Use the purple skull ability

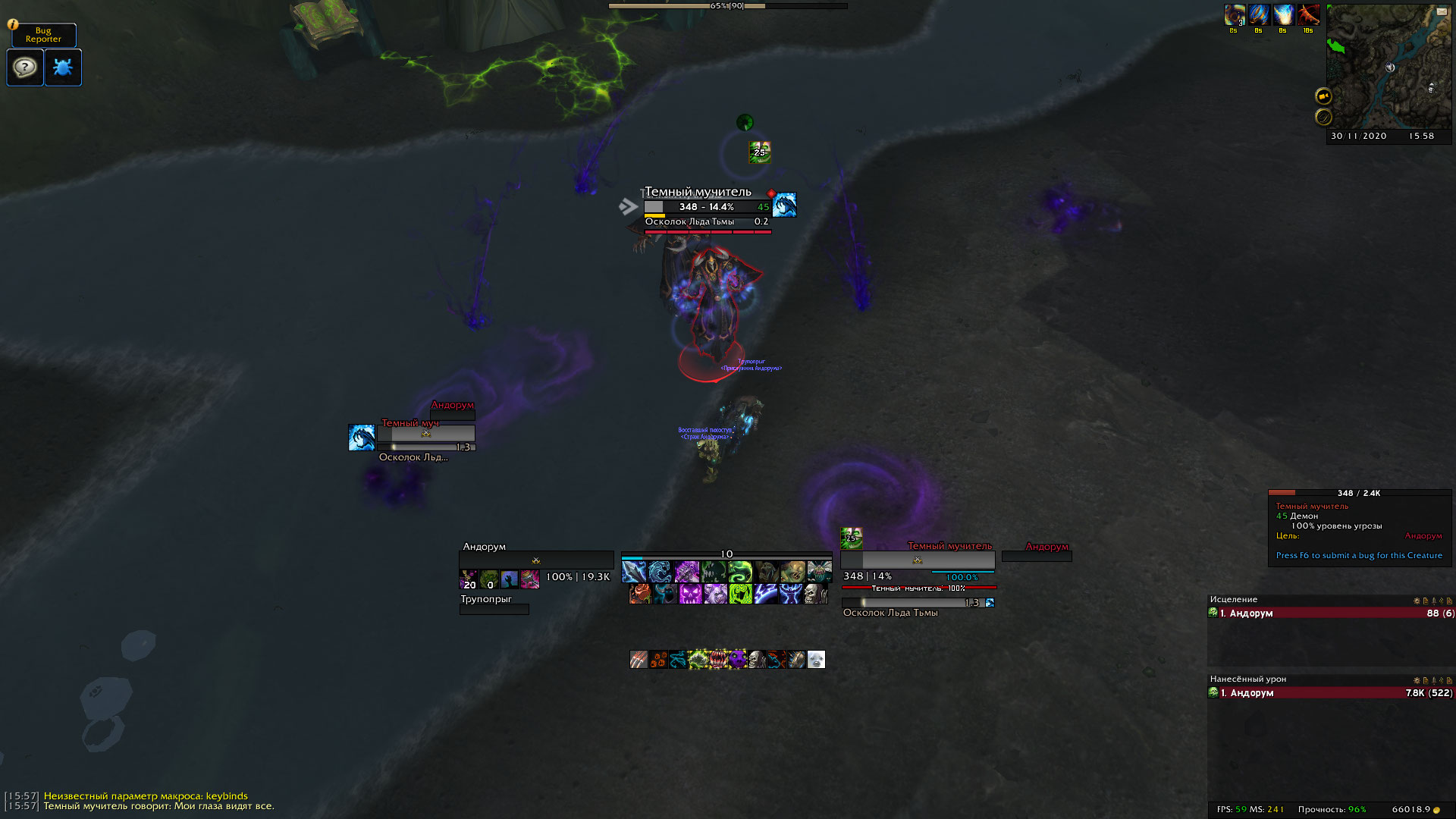point(690,594)
